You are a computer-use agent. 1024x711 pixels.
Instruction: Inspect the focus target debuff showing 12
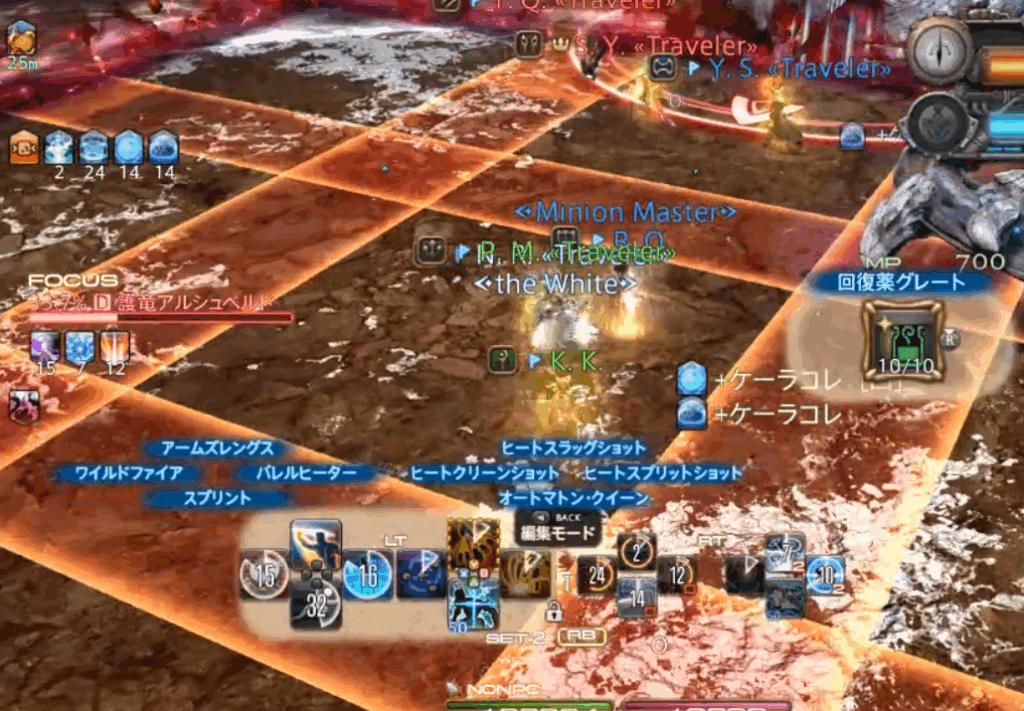[114, 348]
